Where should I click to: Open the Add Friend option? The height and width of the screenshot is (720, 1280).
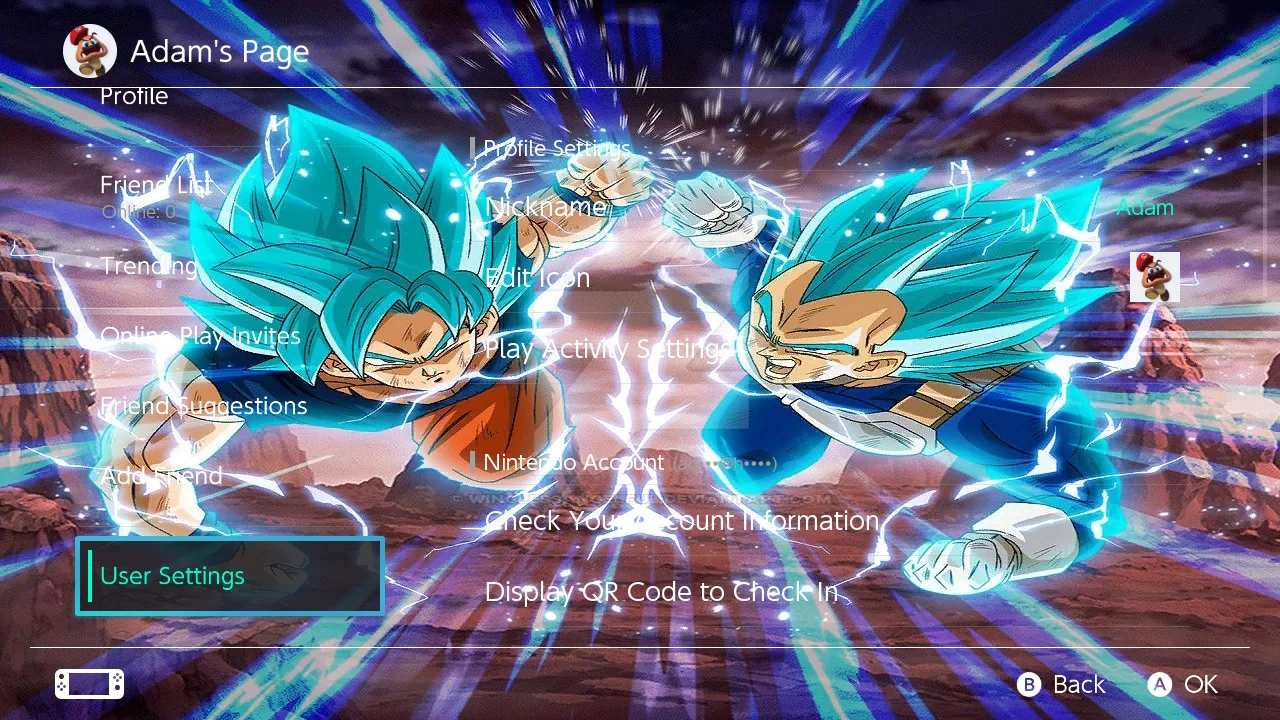pyautogui.click(x=161, y=475)
